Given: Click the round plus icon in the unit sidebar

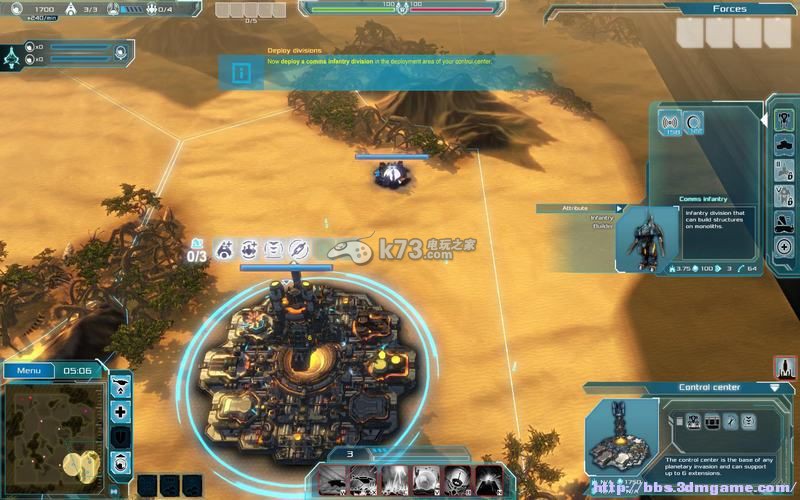Looking at the screenshot, I should [x=784, y=246].
